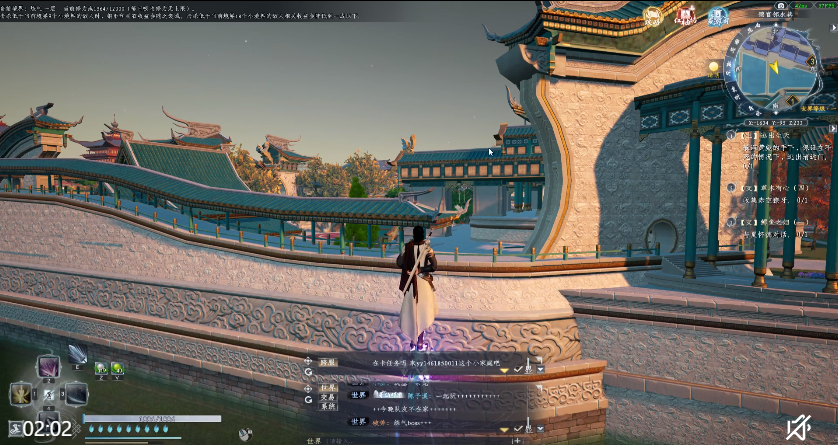838x445 pixels.
Task: Click the yellow sun icon beside the minimap
Action: (714, 67)
